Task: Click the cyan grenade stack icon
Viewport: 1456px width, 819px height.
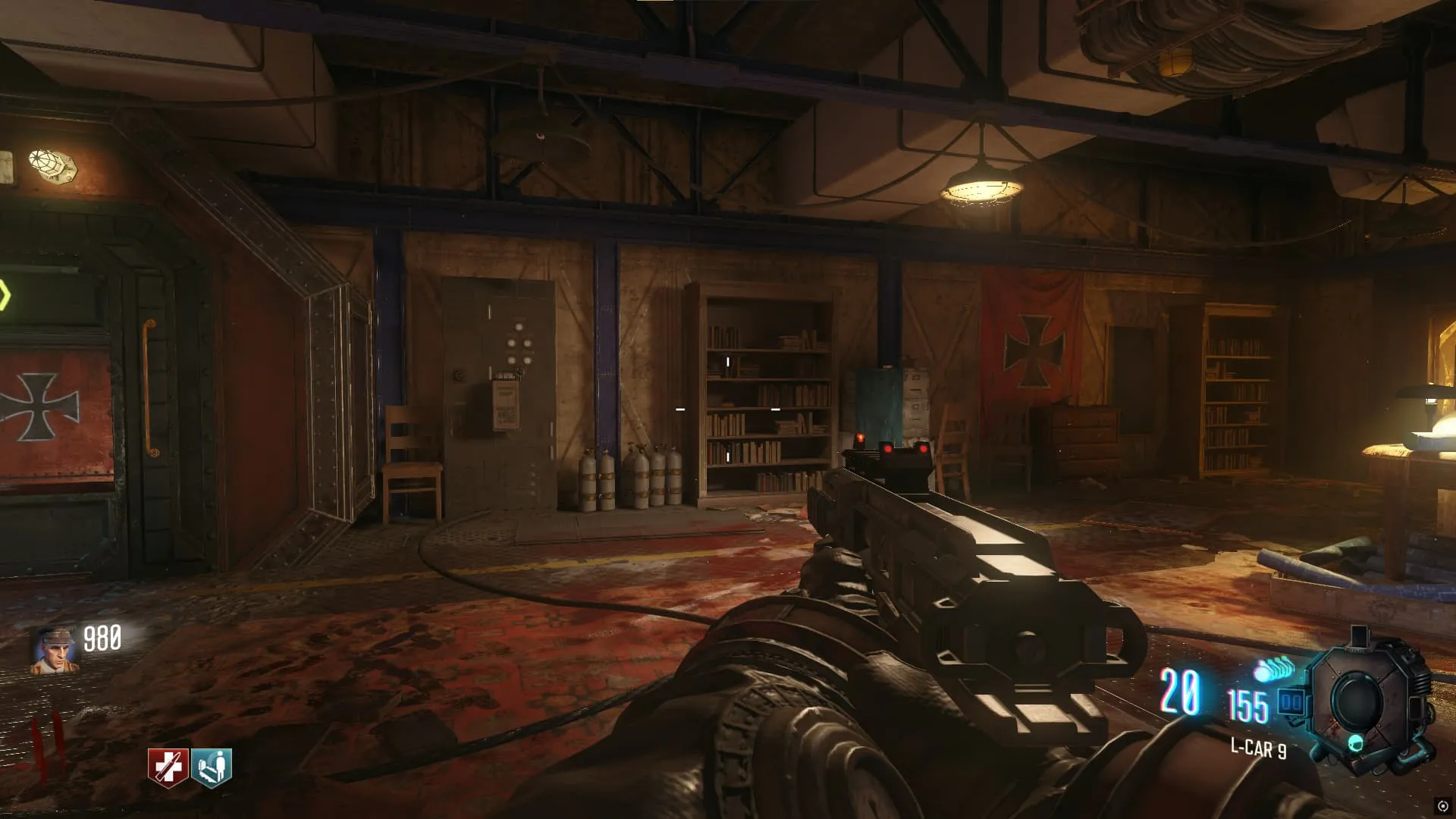Action: pyautogui.click(x=1274, y=669)
